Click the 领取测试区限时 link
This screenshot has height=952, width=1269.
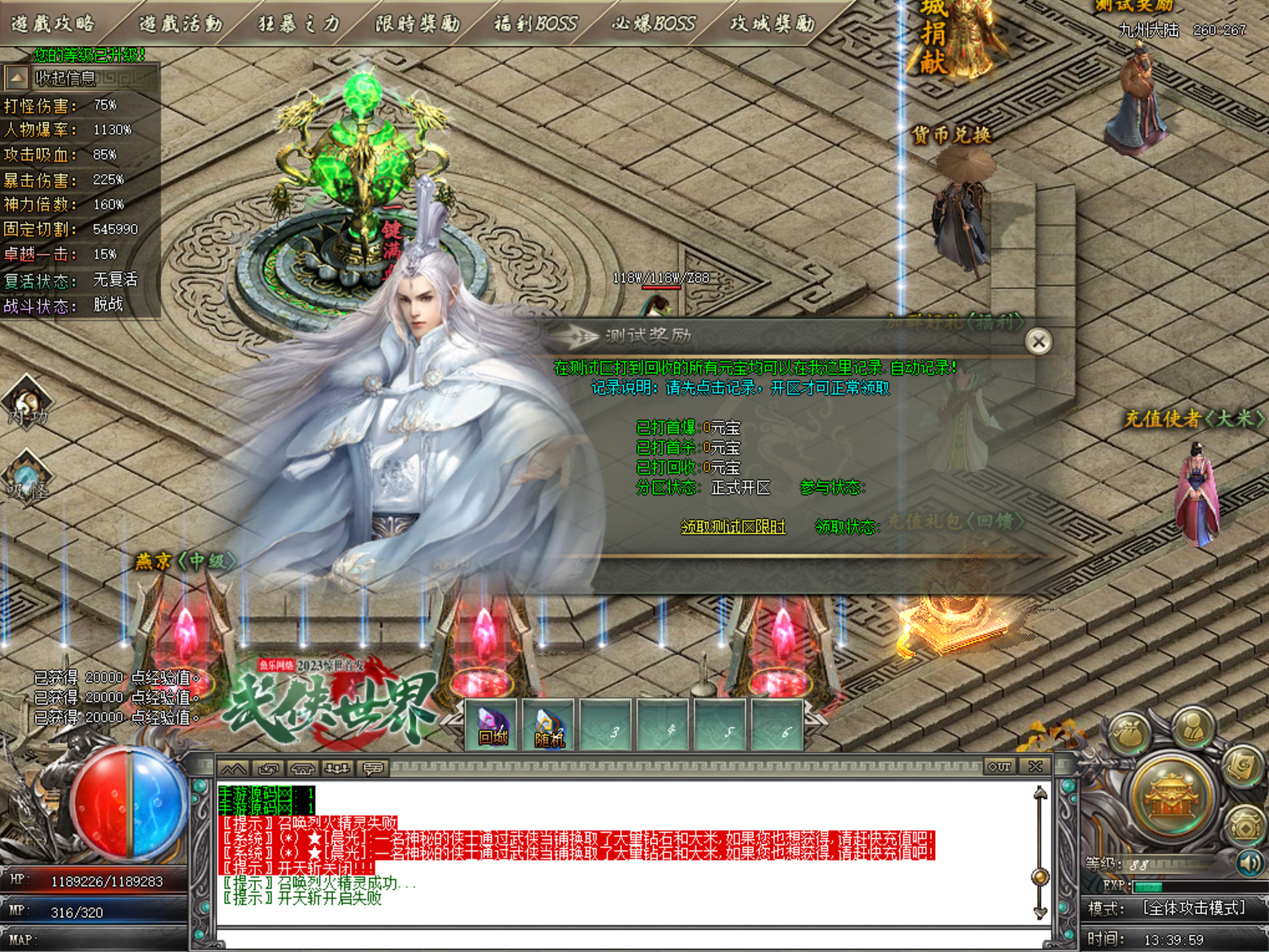click(733, 526)
